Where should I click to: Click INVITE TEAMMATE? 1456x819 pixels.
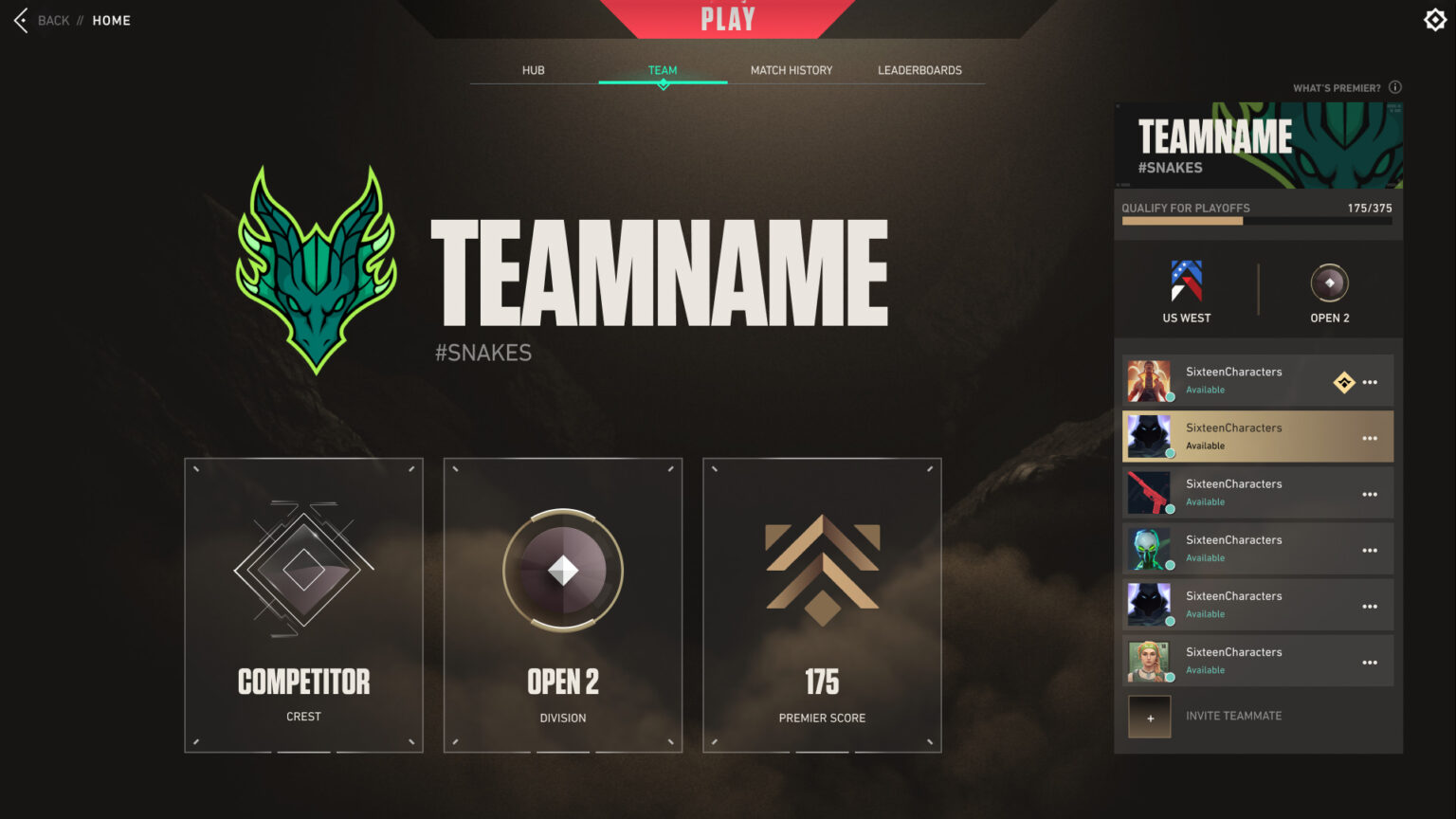1232,716
